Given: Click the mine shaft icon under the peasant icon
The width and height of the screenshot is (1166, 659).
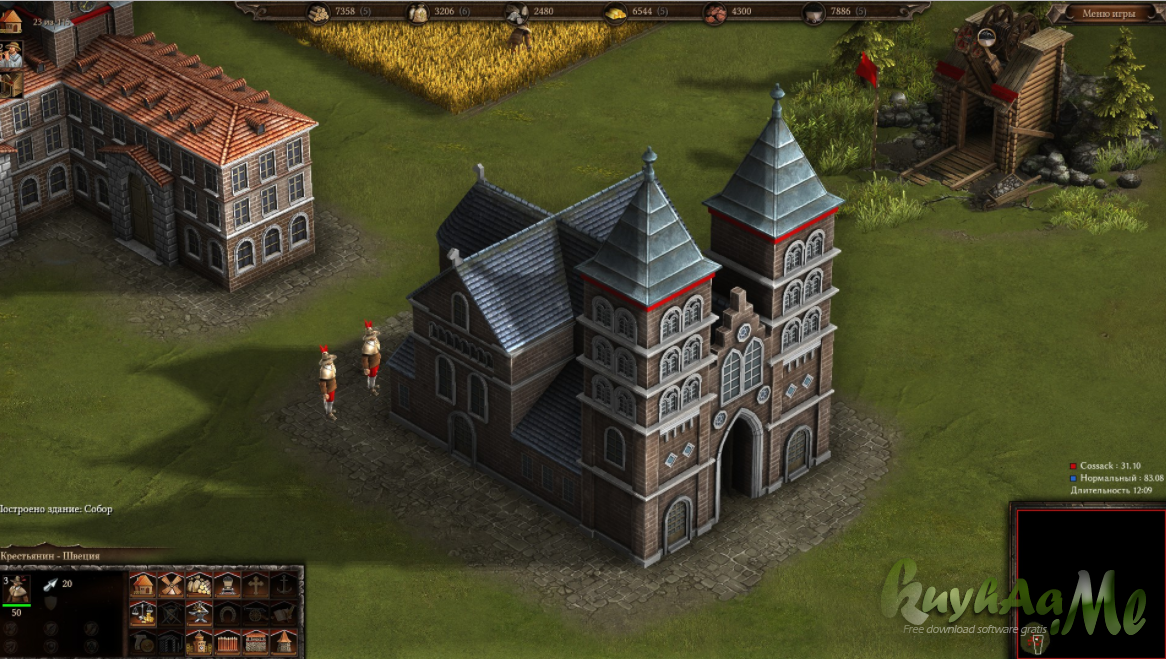Looking at the screenshot, I should click(9, 85).
